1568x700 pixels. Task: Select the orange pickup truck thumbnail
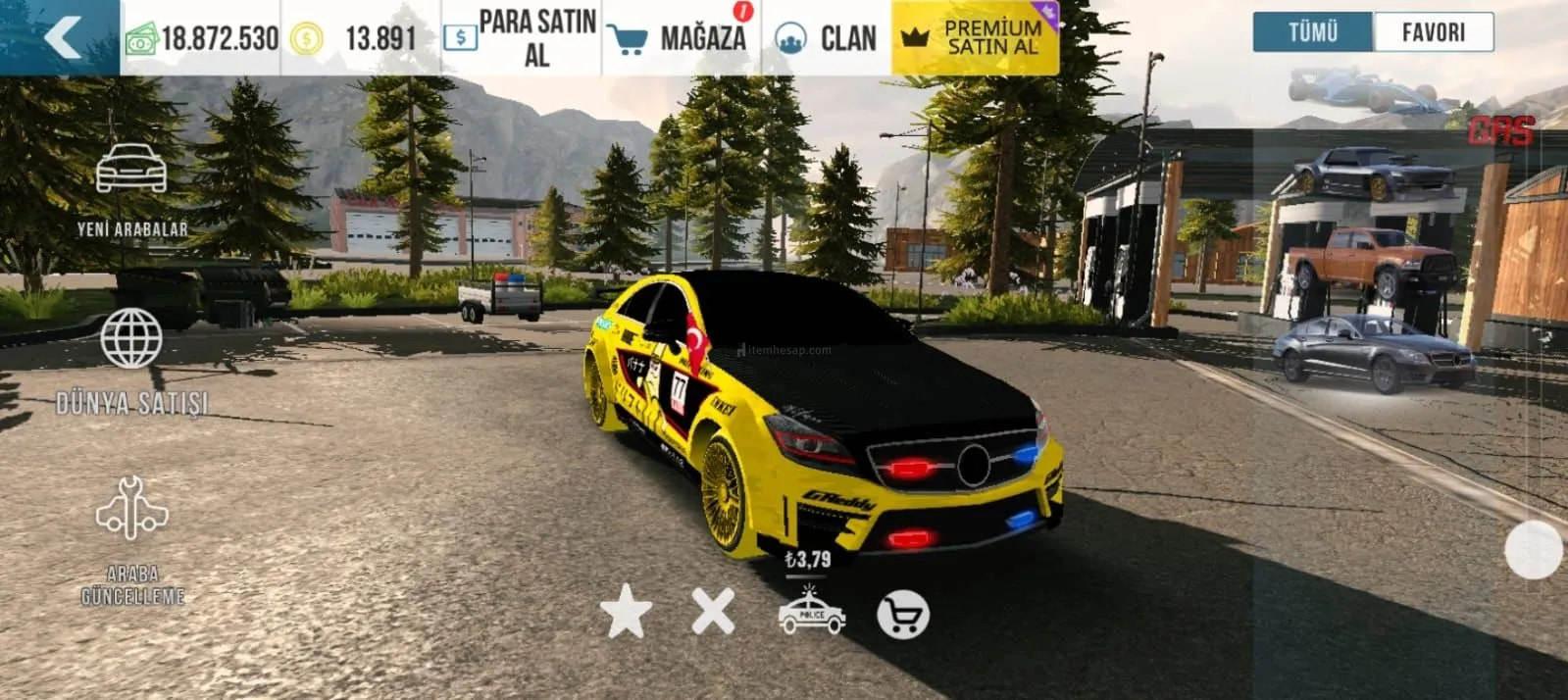tap(1373, 260)
